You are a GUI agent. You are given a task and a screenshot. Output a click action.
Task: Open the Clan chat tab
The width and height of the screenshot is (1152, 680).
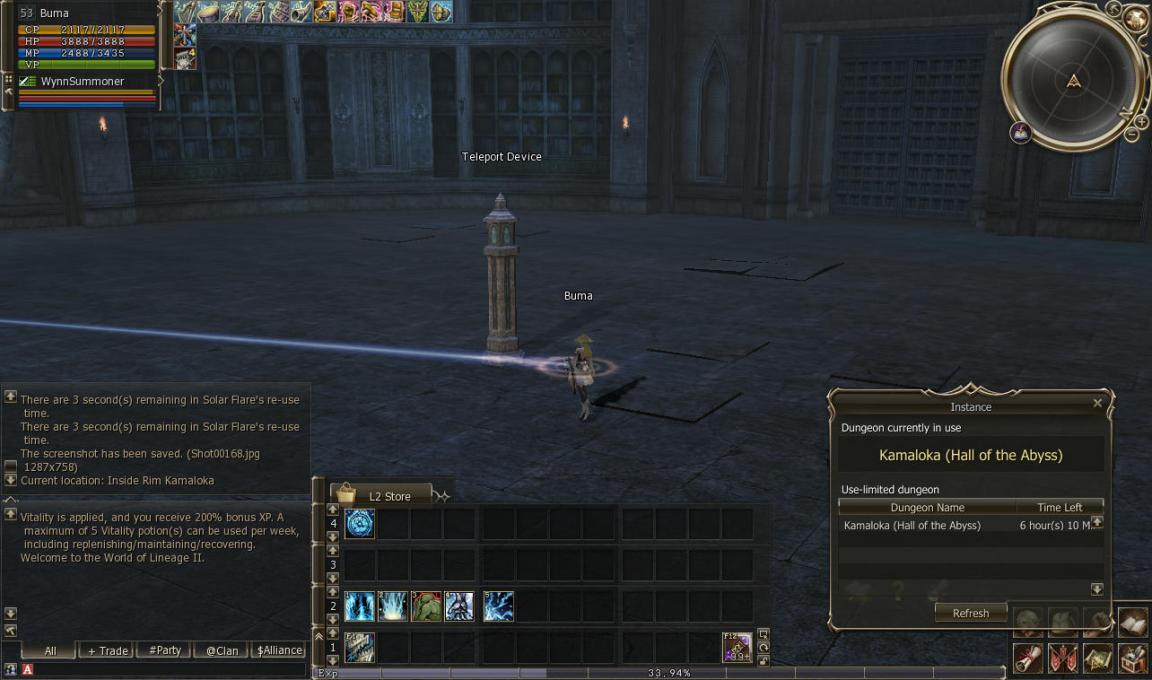click(x=222, y=650)
